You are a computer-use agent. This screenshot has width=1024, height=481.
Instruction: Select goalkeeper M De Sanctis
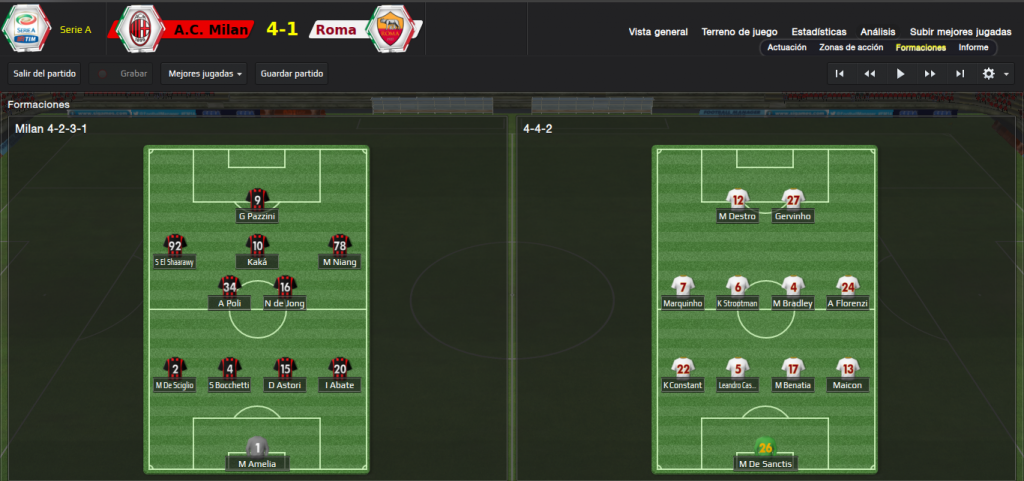[765, 454]
